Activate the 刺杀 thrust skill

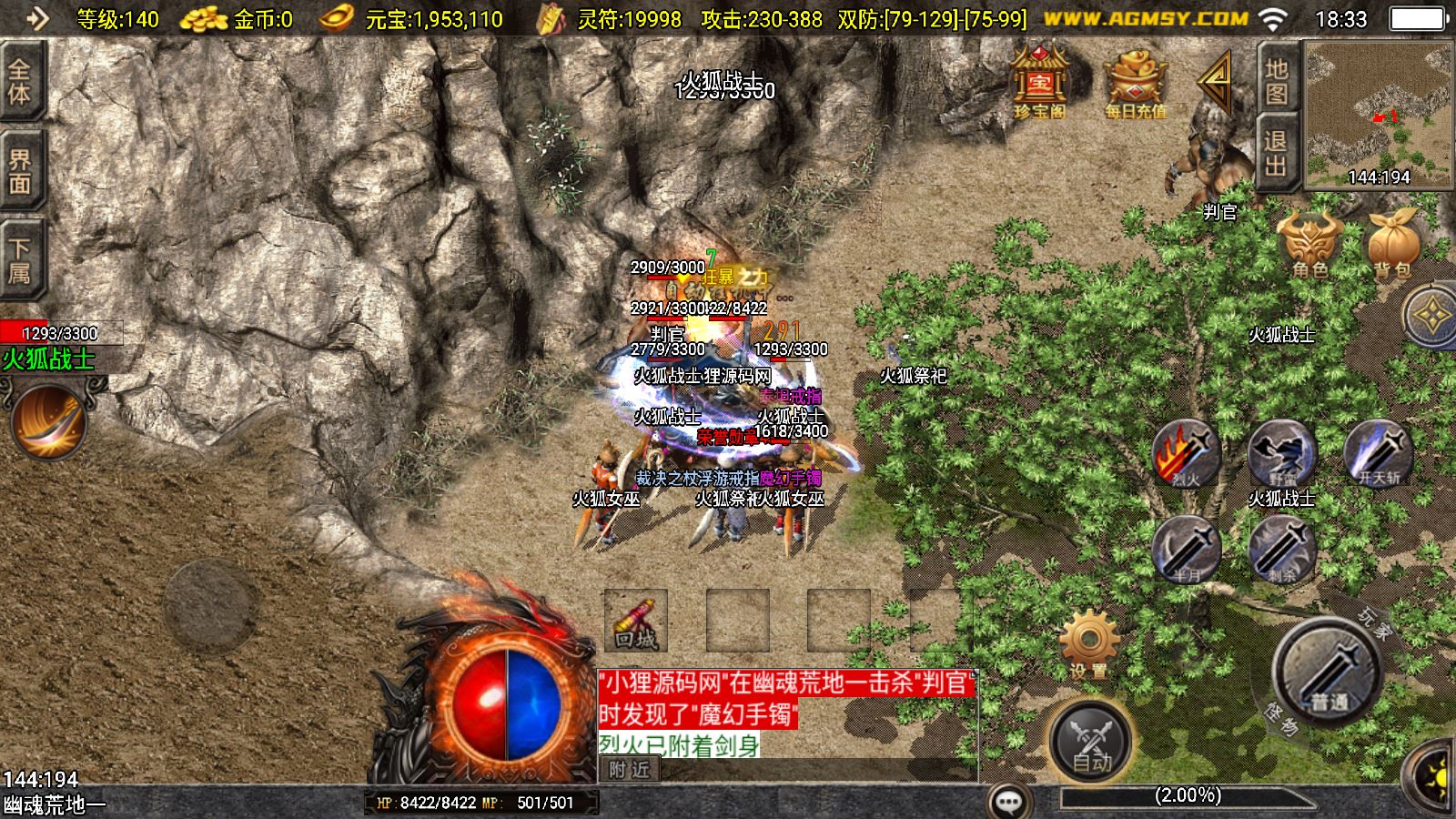[x=1282, y=550]
